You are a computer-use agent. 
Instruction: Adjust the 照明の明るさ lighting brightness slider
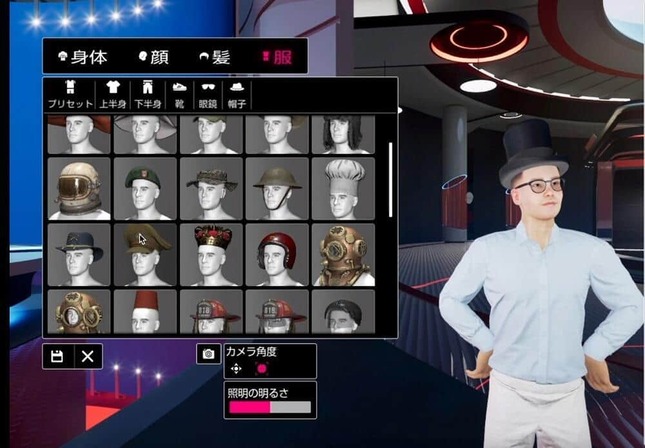(270, 407)
